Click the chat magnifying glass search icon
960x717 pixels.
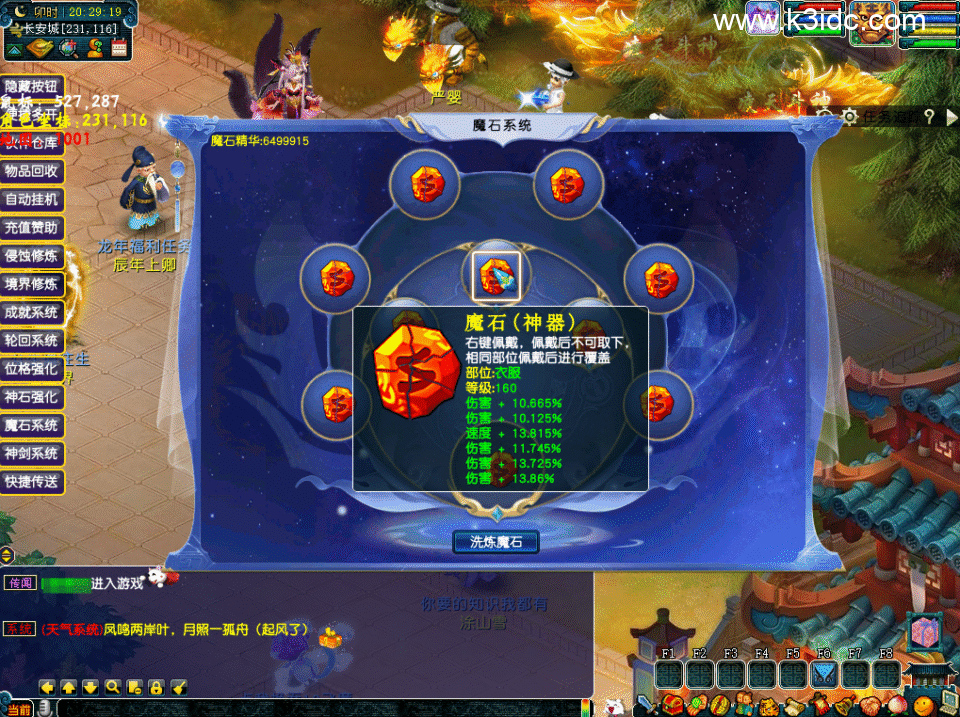point(112,687)
